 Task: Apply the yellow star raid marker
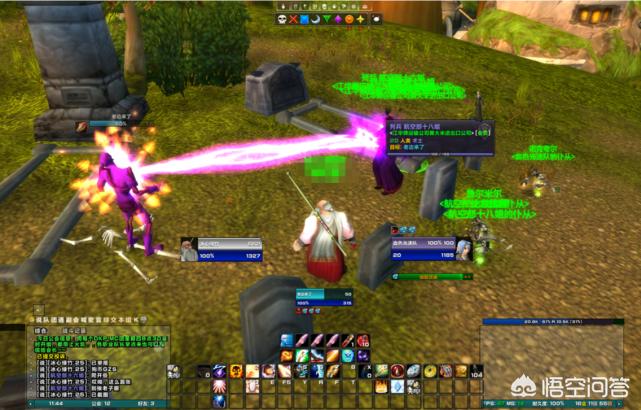click(x=359, y=18)
